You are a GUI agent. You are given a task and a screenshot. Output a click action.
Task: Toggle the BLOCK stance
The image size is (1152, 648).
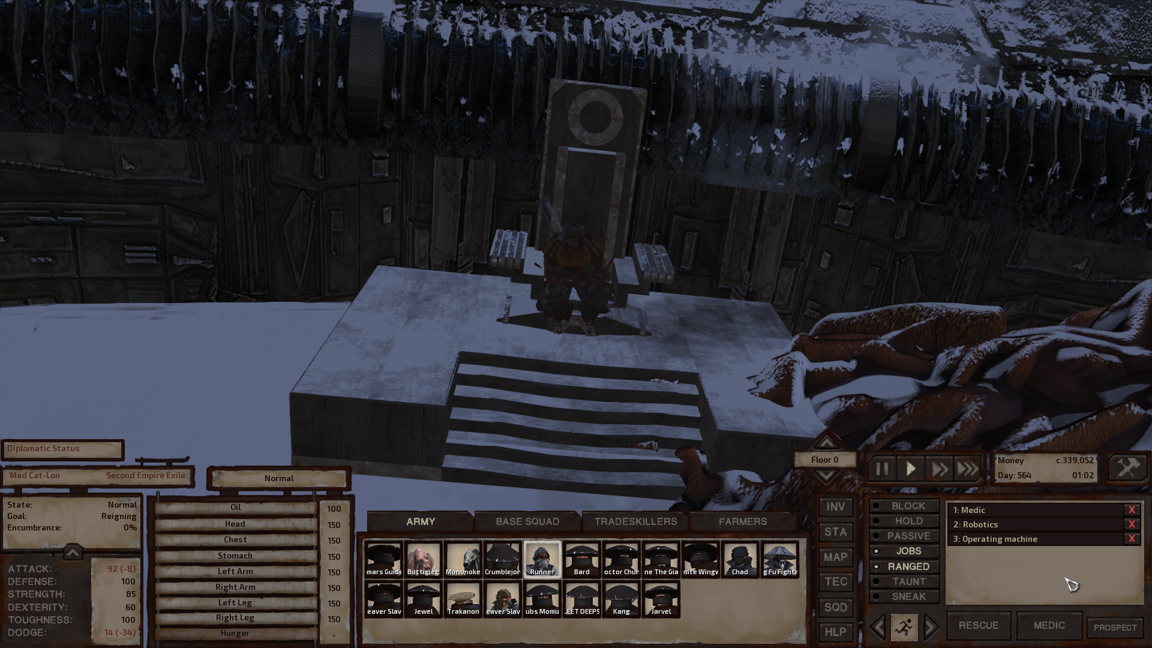(x=908, y=506)
